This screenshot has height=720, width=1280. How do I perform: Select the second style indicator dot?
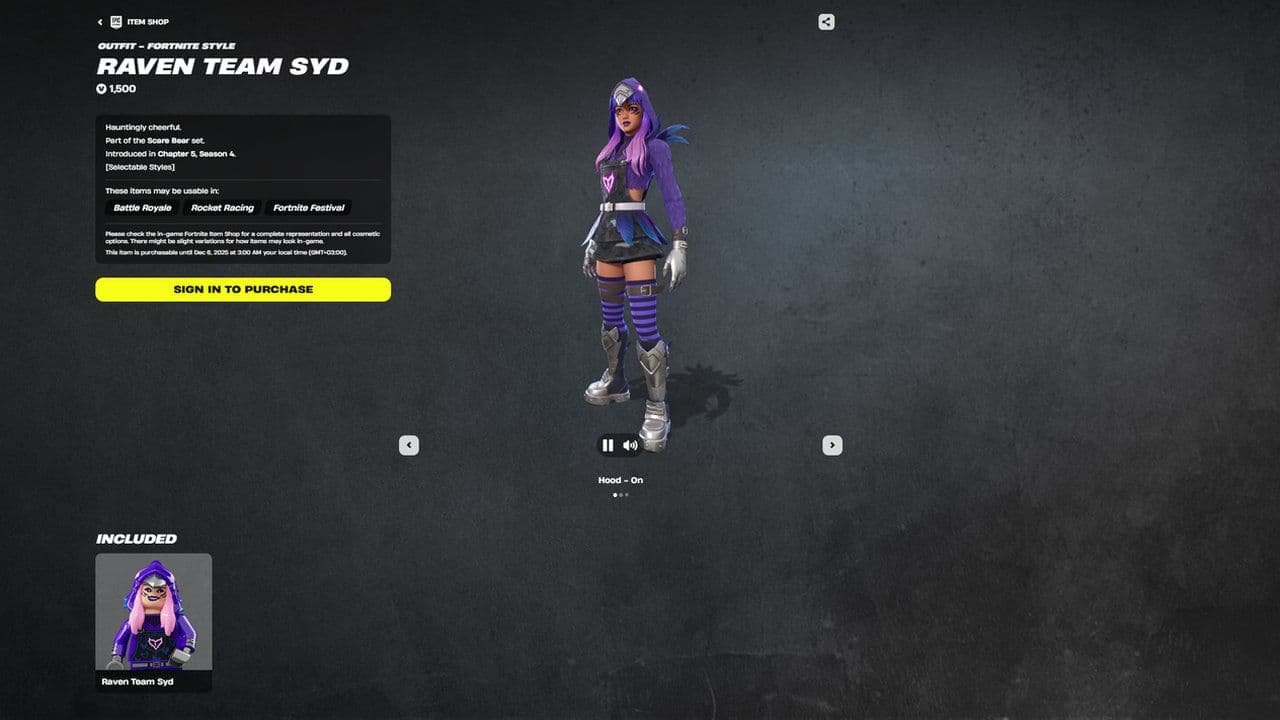[620, 494]
